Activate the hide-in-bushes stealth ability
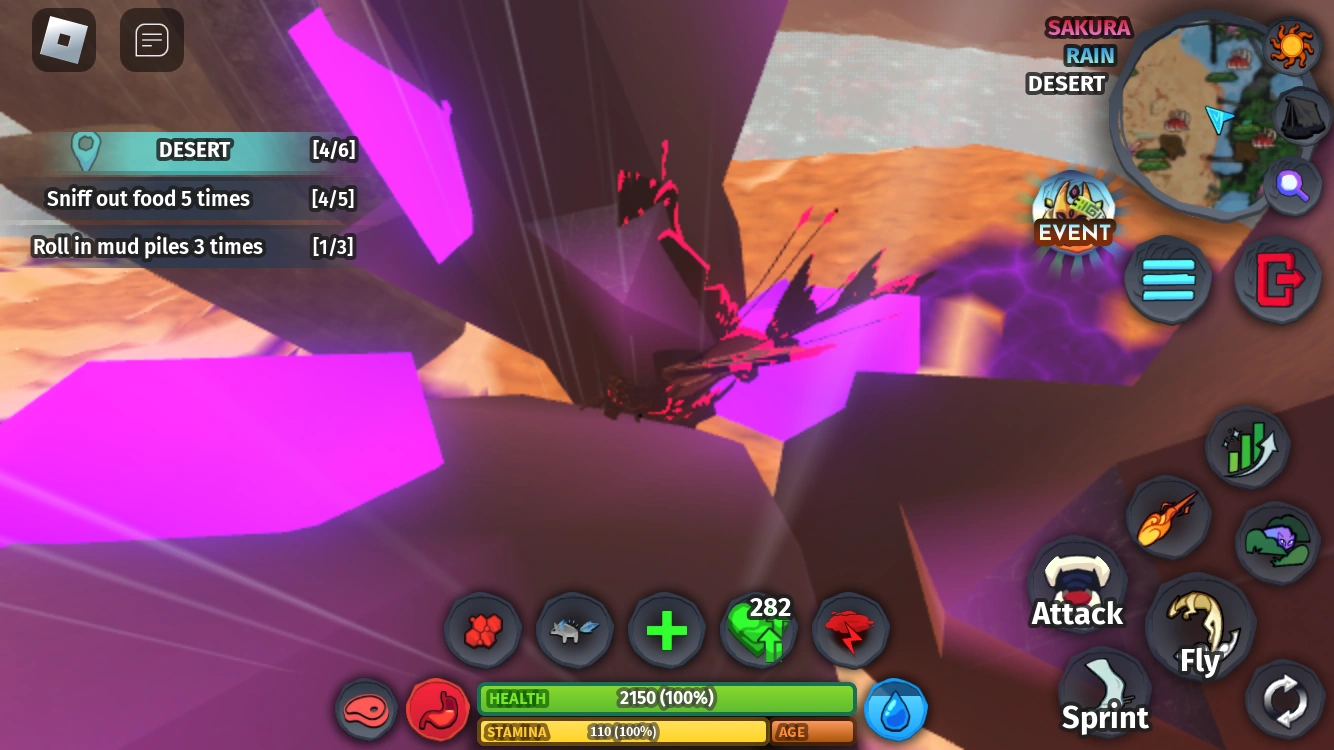The height and width of the screenshot is (750, 1334). (x=1278, y=542)
